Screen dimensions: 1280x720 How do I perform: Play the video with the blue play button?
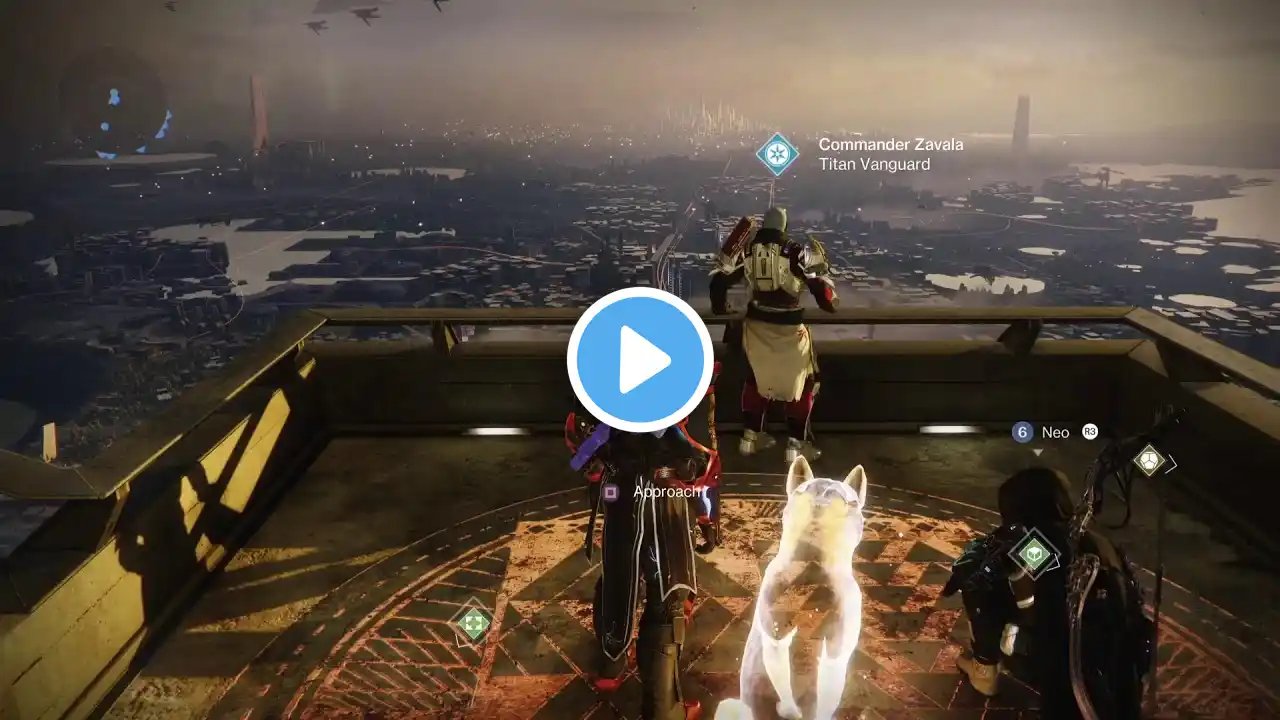click(640, 360)
